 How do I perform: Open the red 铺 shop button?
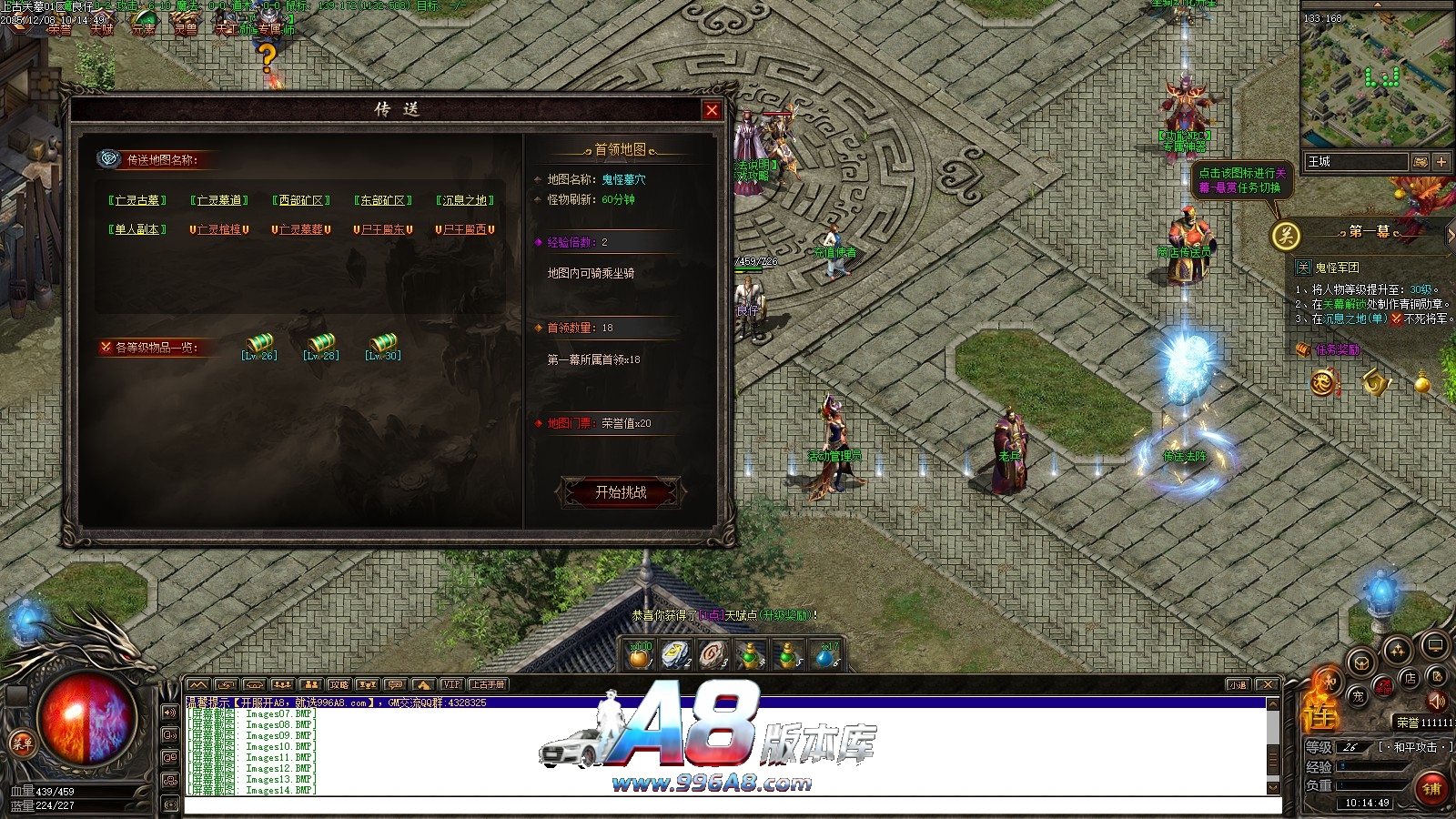coord(1431,788)
